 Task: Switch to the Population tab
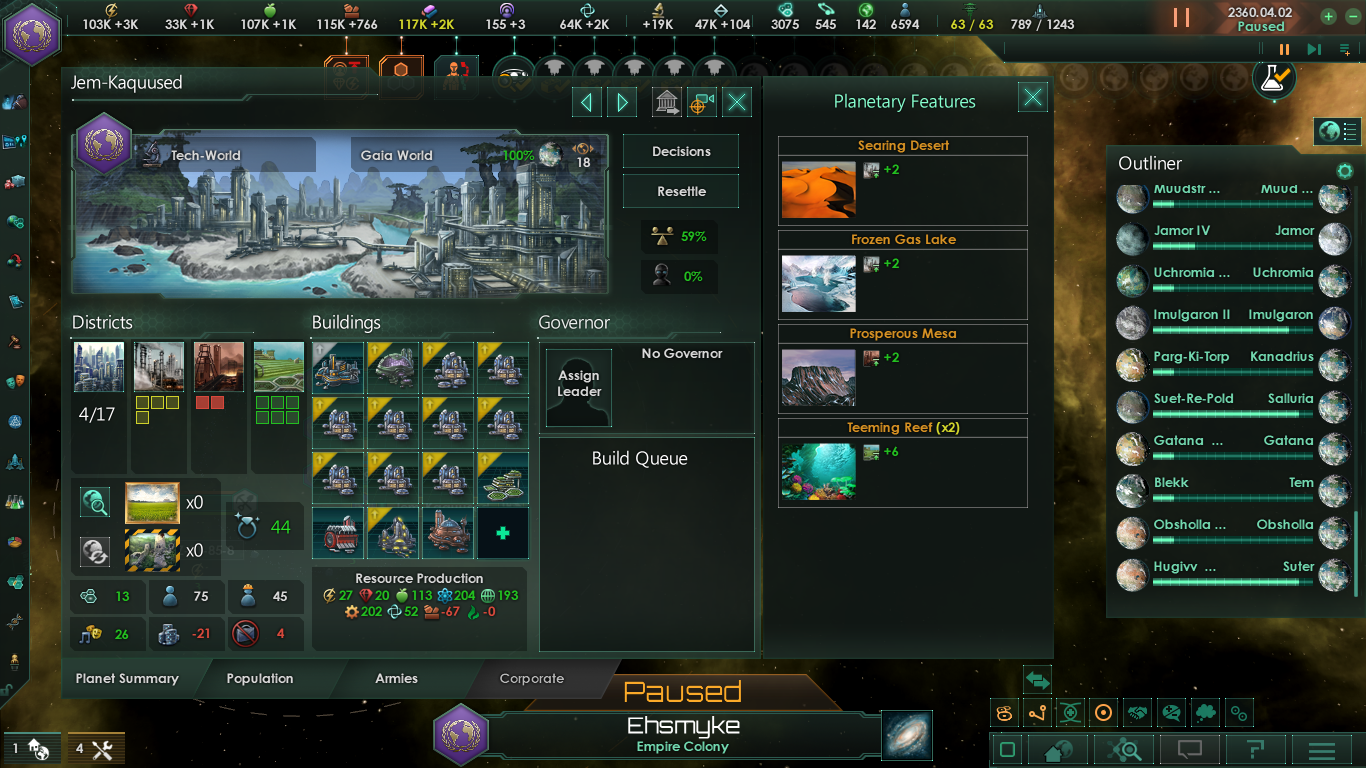coord(259,678)
